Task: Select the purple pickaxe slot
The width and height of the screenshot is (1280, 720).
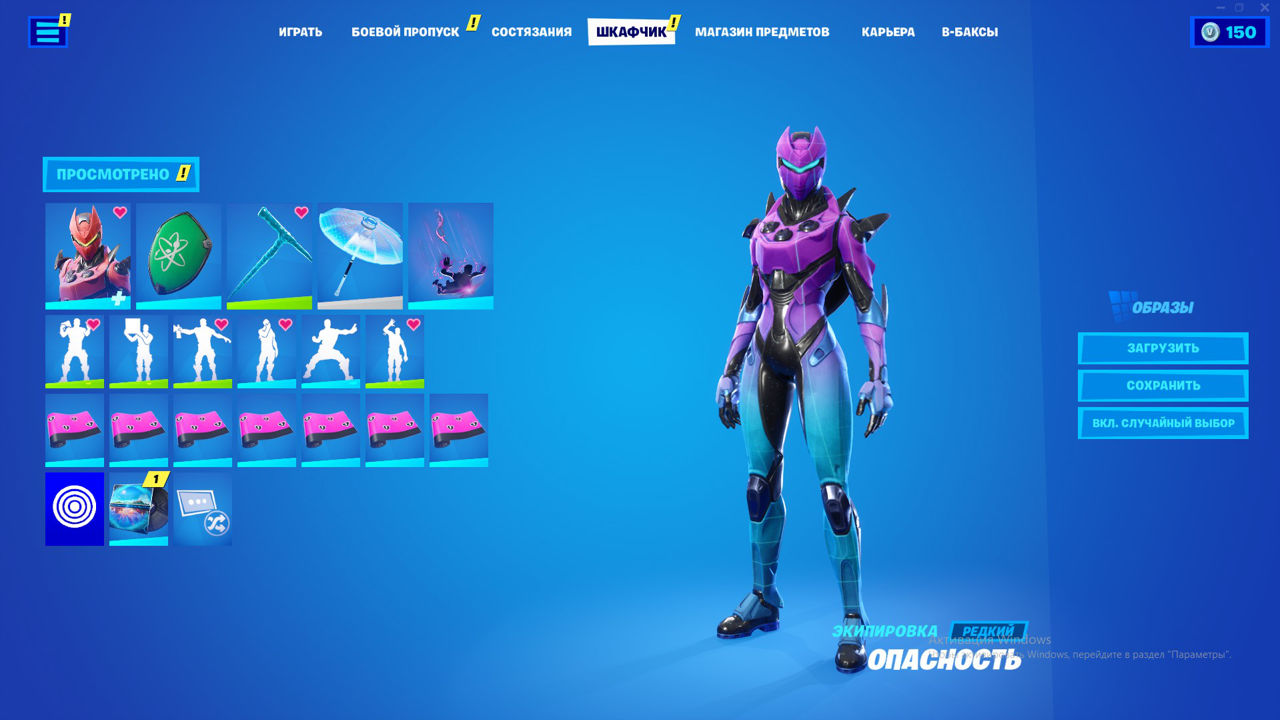Action: point(267,255)
